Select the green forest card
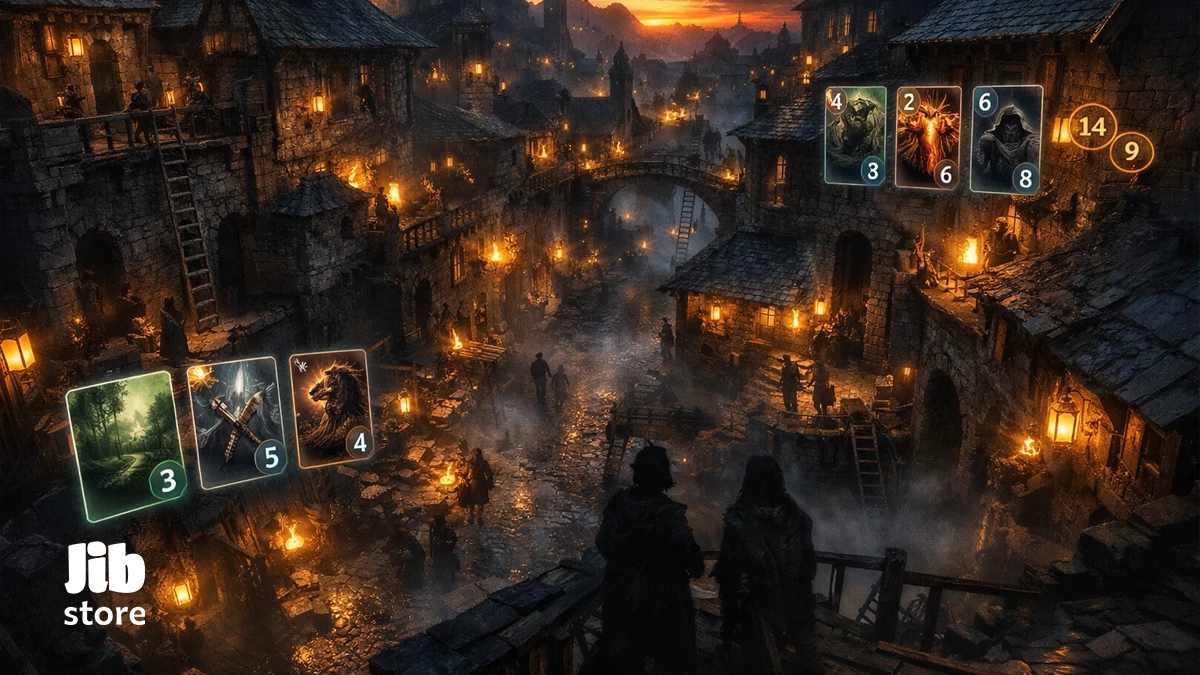The image size is (1200, 675). [x=123, y=445]
